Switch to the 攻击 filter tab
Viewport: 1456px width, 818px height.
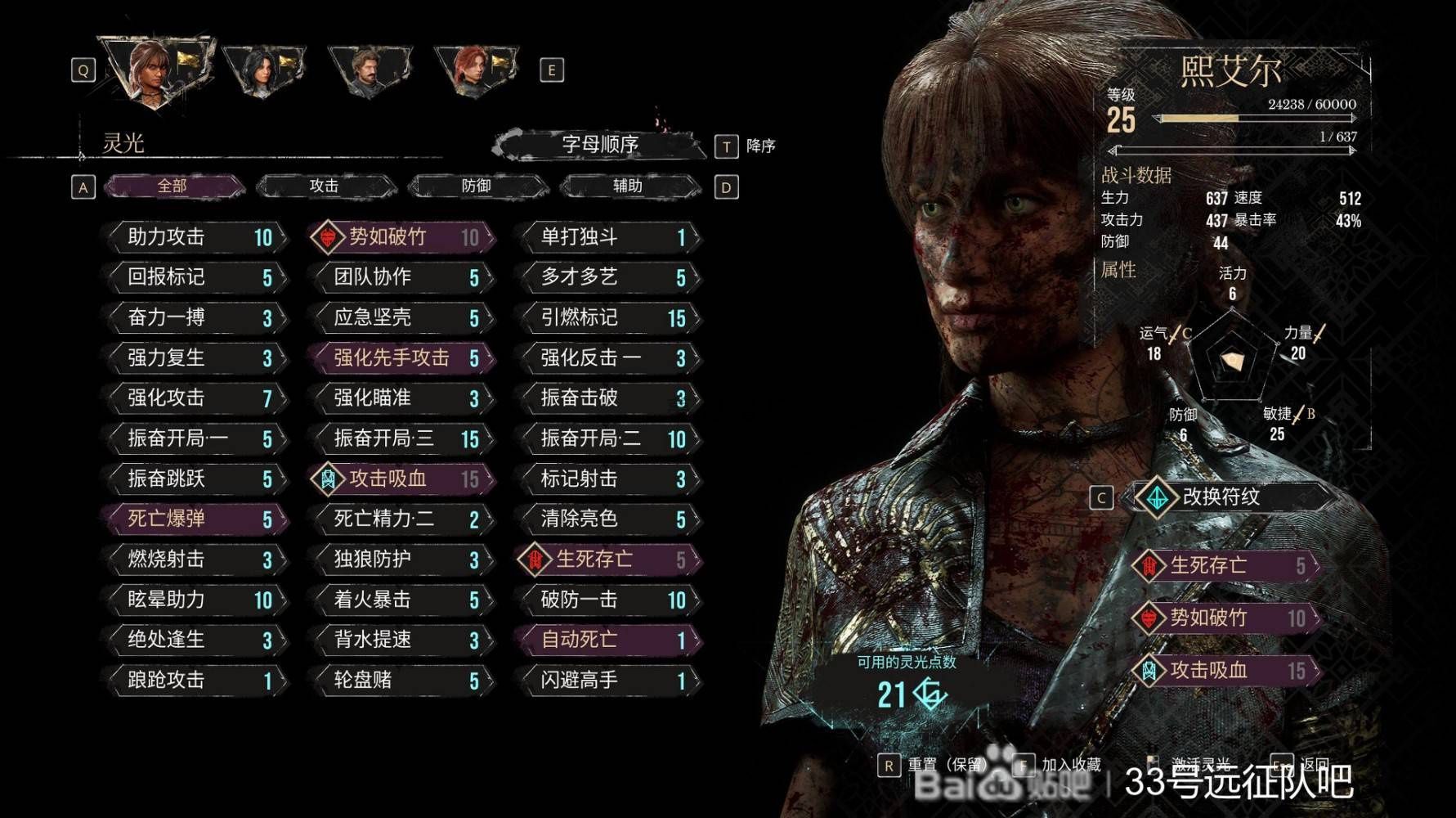point(325,187)
